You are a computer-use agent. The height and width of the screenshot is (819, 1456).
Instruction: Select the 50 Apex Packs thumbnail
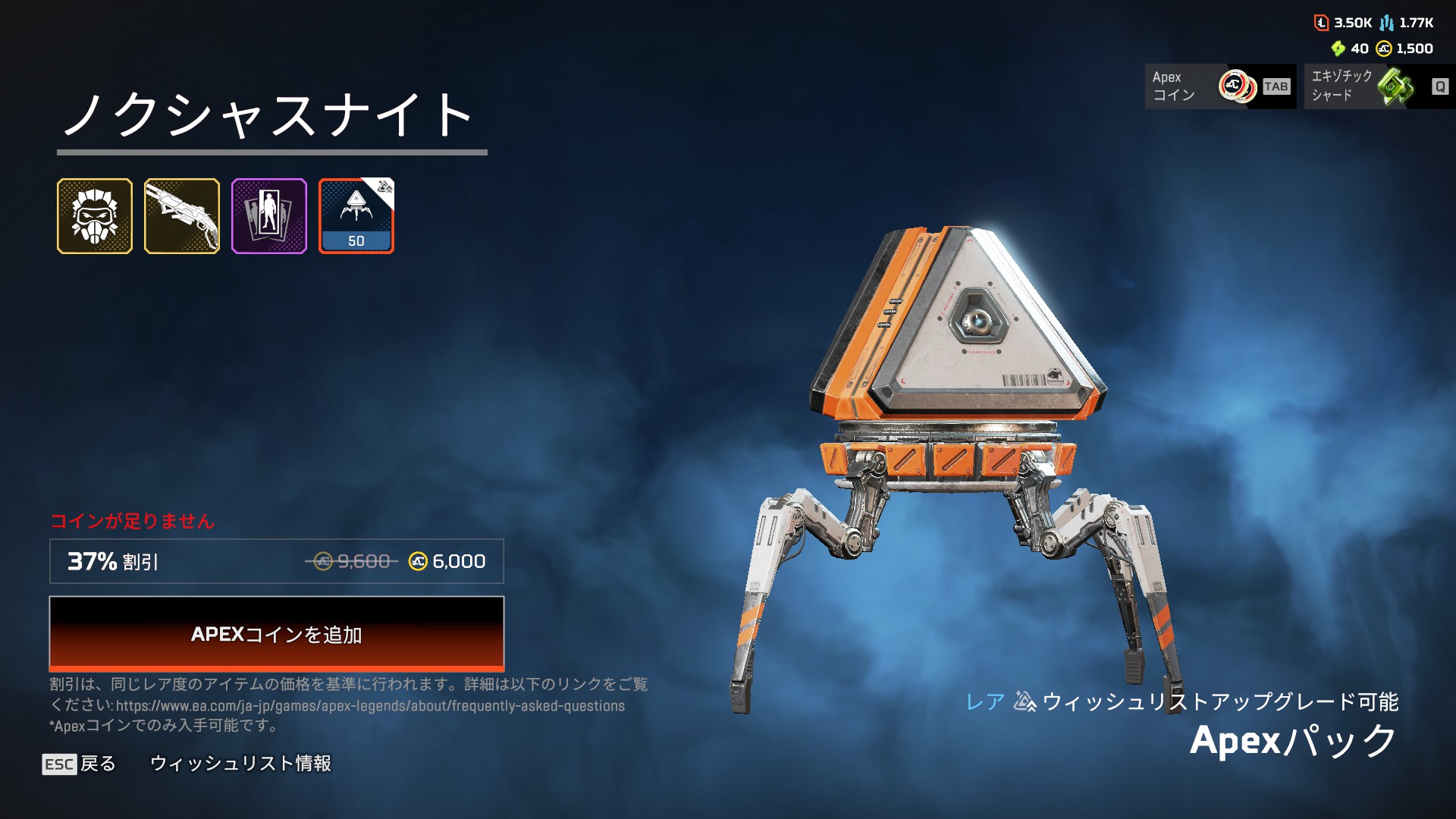pyautogui.click(x=356, y=216)
